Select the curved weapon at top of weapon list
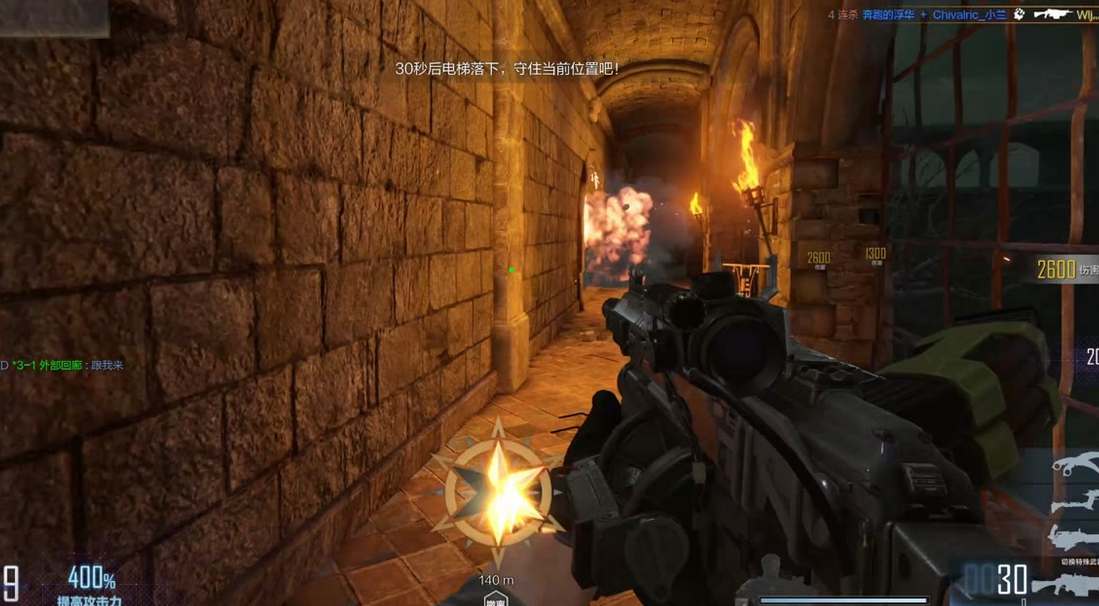The image size is (1099, 606). [1073, 465]
